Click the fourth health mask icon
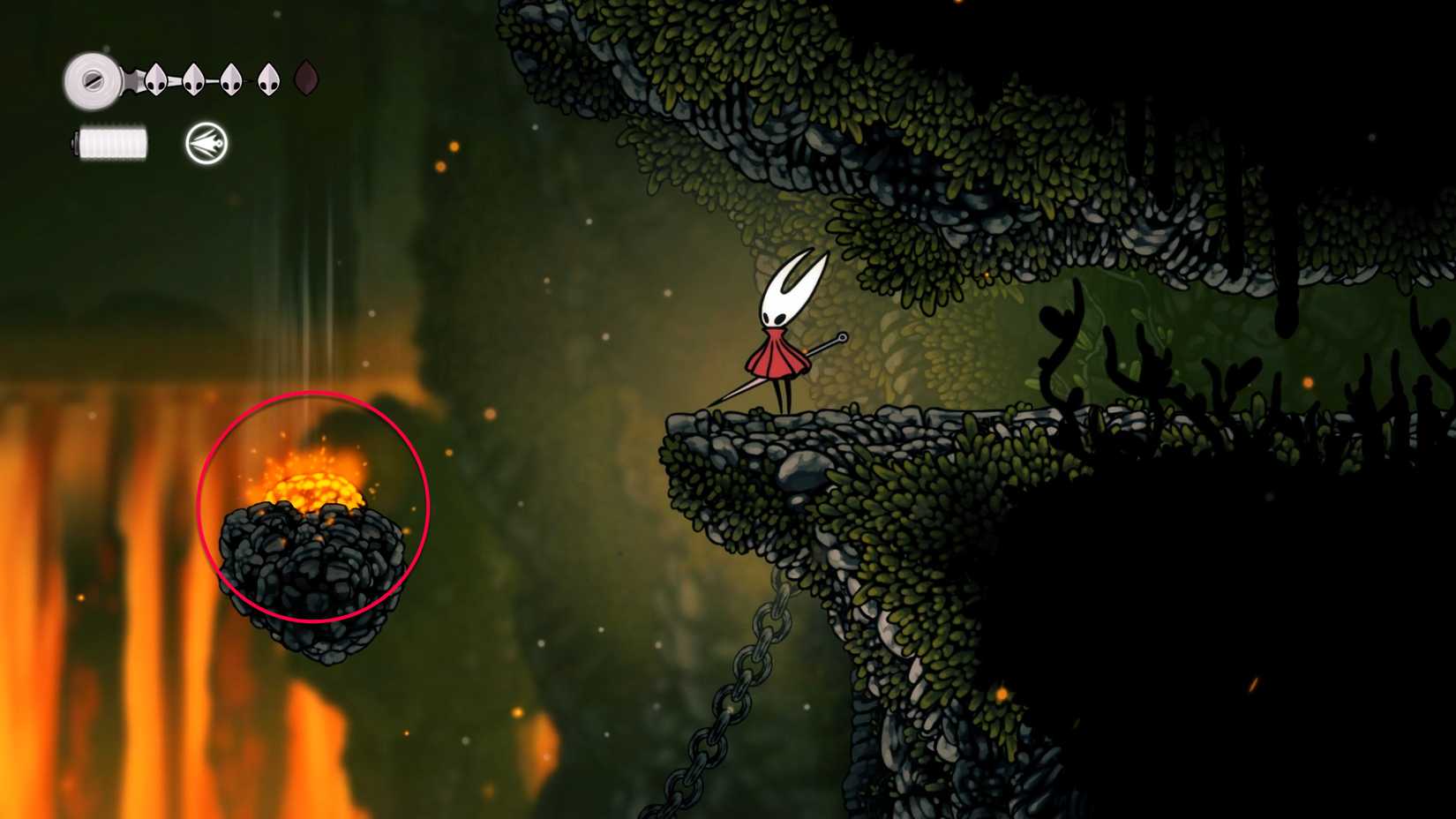 [x=268, y=79]
